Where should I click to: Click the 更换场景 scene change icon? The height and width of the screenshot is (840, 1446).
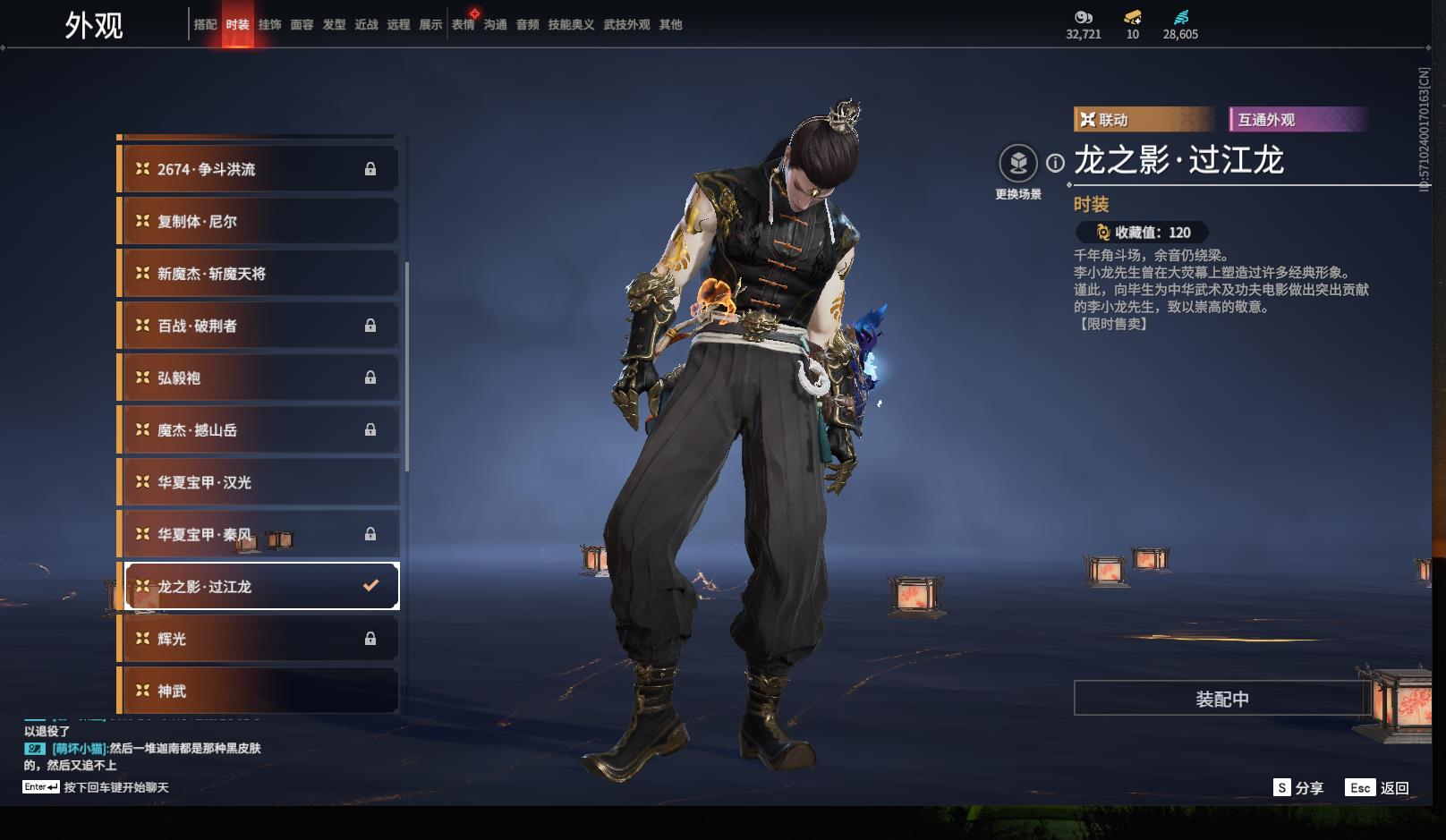[x=1017, y=164]
